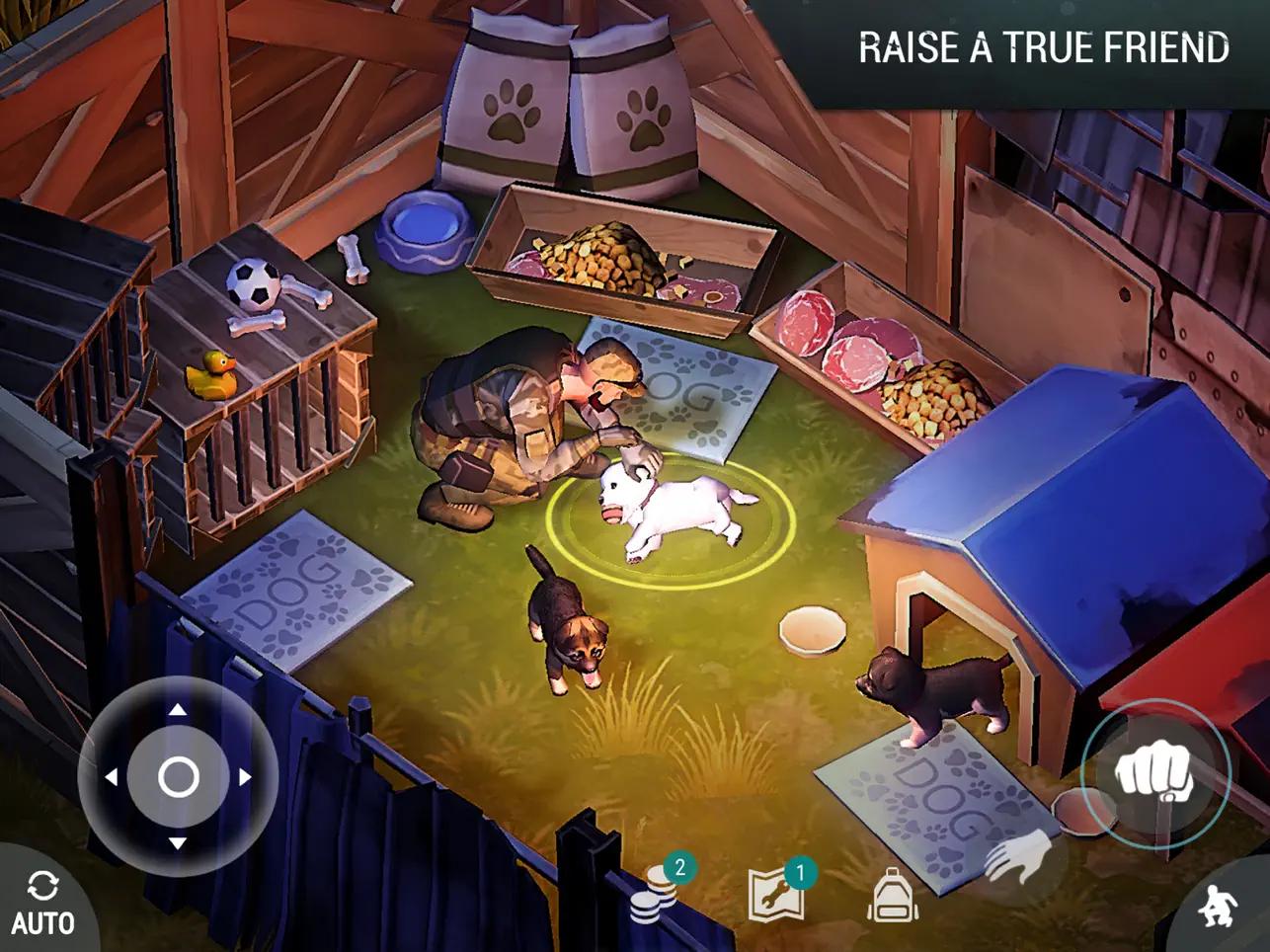This screenshot has width=1270, height=952.
Task: Open the backpack inventory
Action: point(893,895)
